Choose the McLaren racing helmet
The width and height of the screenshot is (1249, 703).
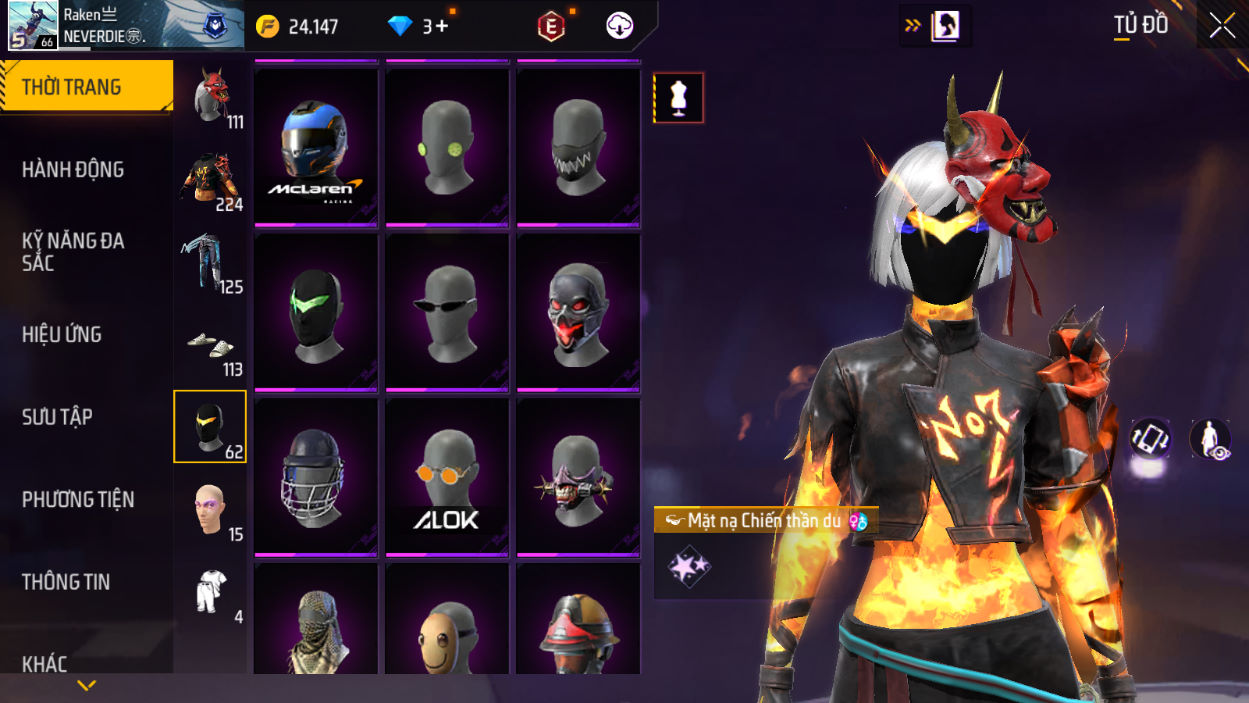pyautogui.click(x=316, y=147)
